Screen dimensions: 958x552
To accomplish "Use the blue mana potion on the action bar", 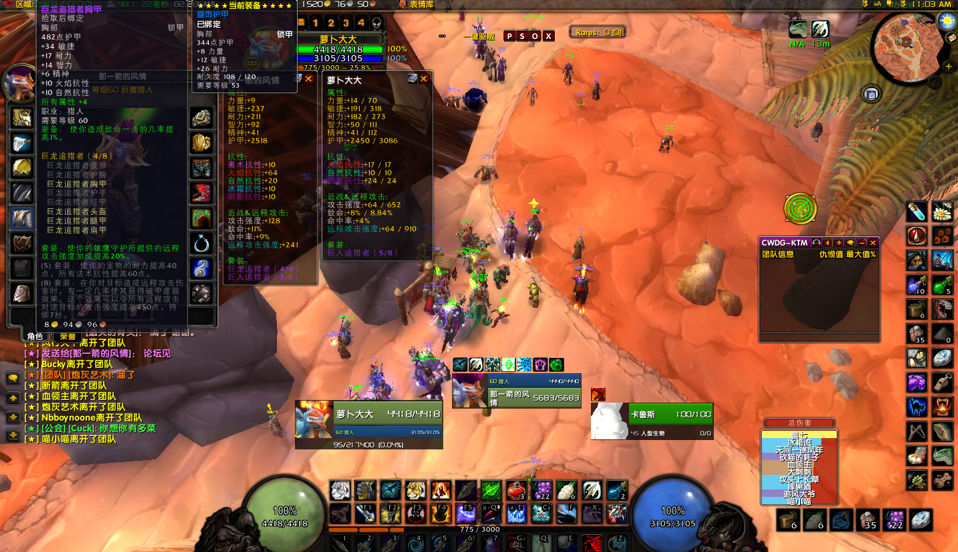I will pos(618,490).
